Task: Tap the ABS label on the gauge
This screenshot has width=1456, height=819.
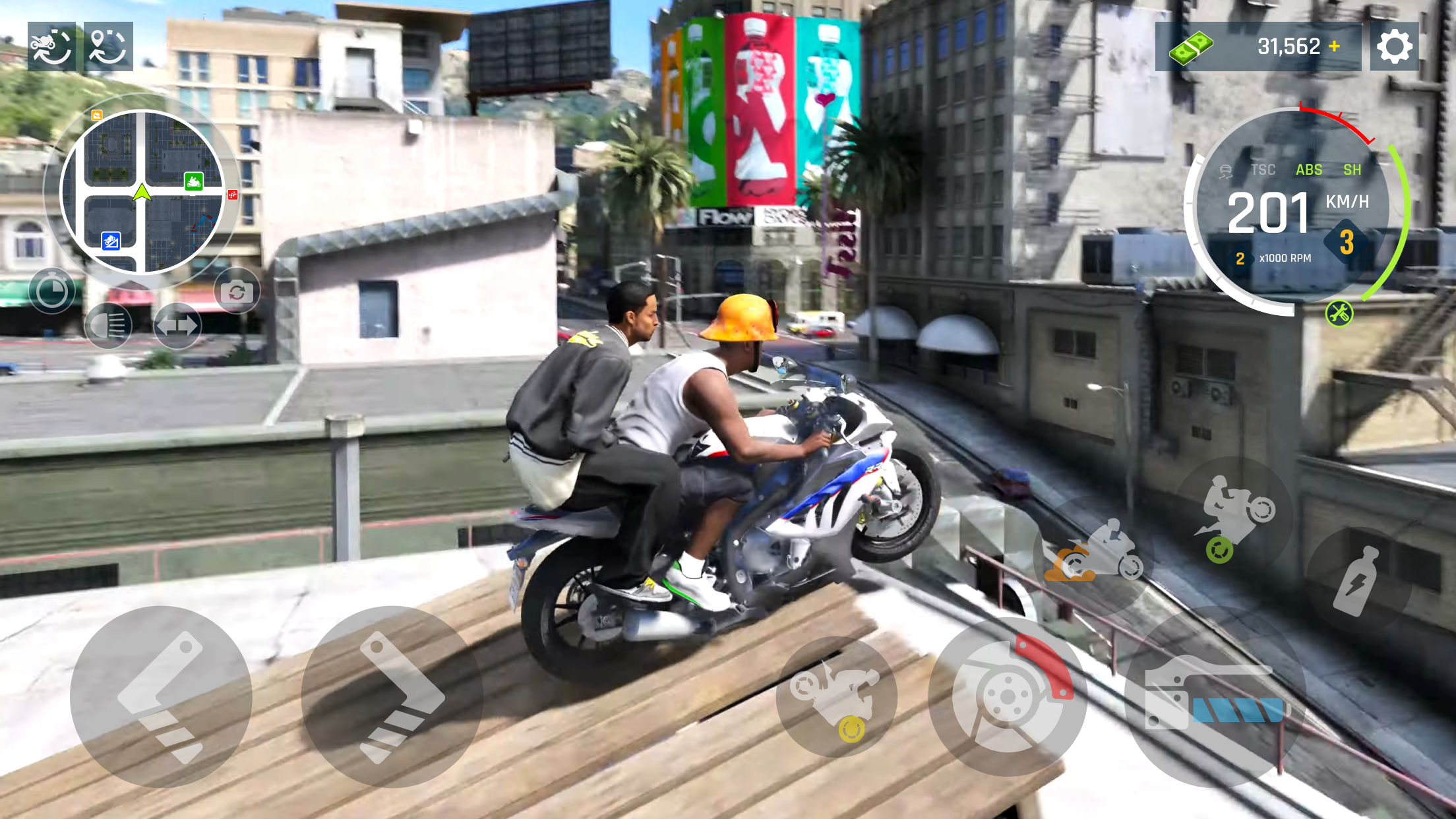Action: [x=1310, y=169]
